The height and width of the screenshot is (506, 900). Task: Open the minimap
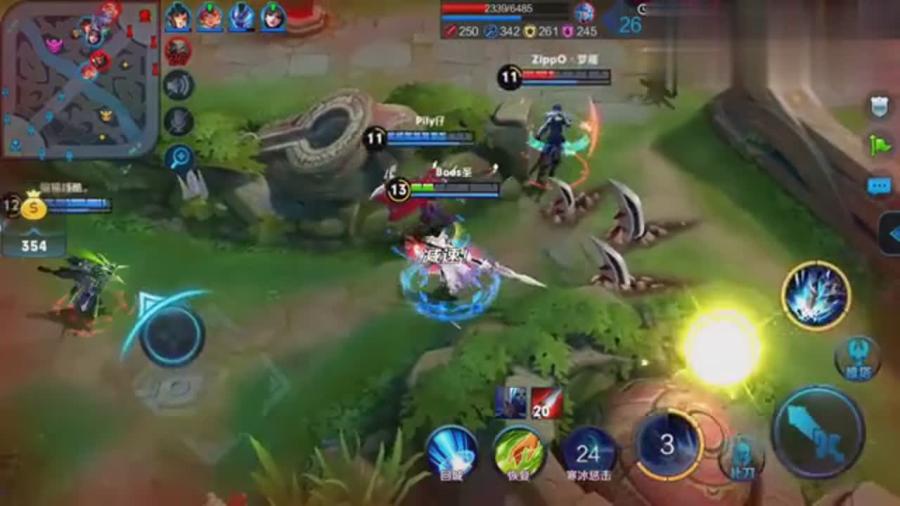pos(78,78)
